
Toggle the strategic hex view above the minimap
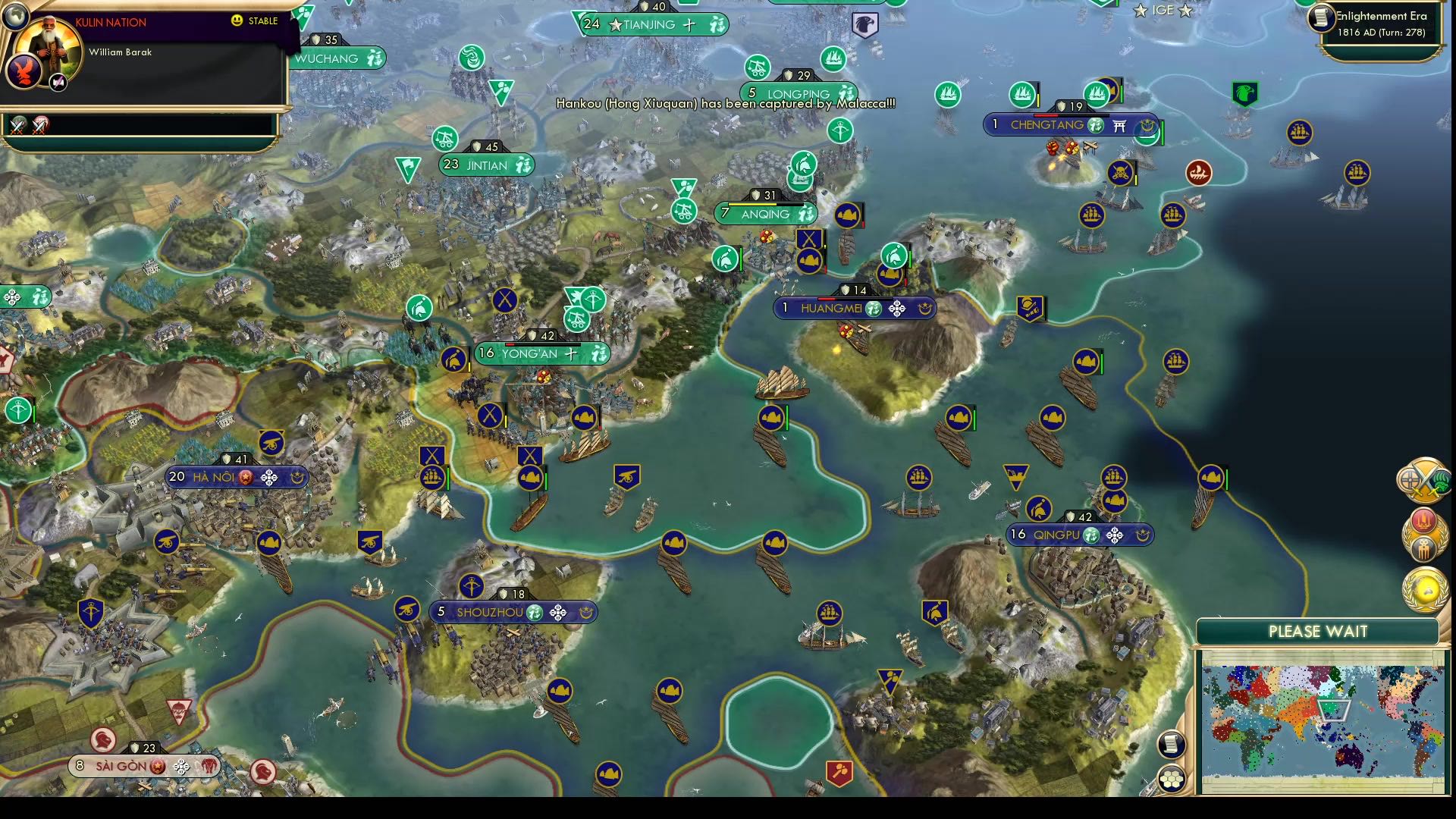(x=1172, y=778)
